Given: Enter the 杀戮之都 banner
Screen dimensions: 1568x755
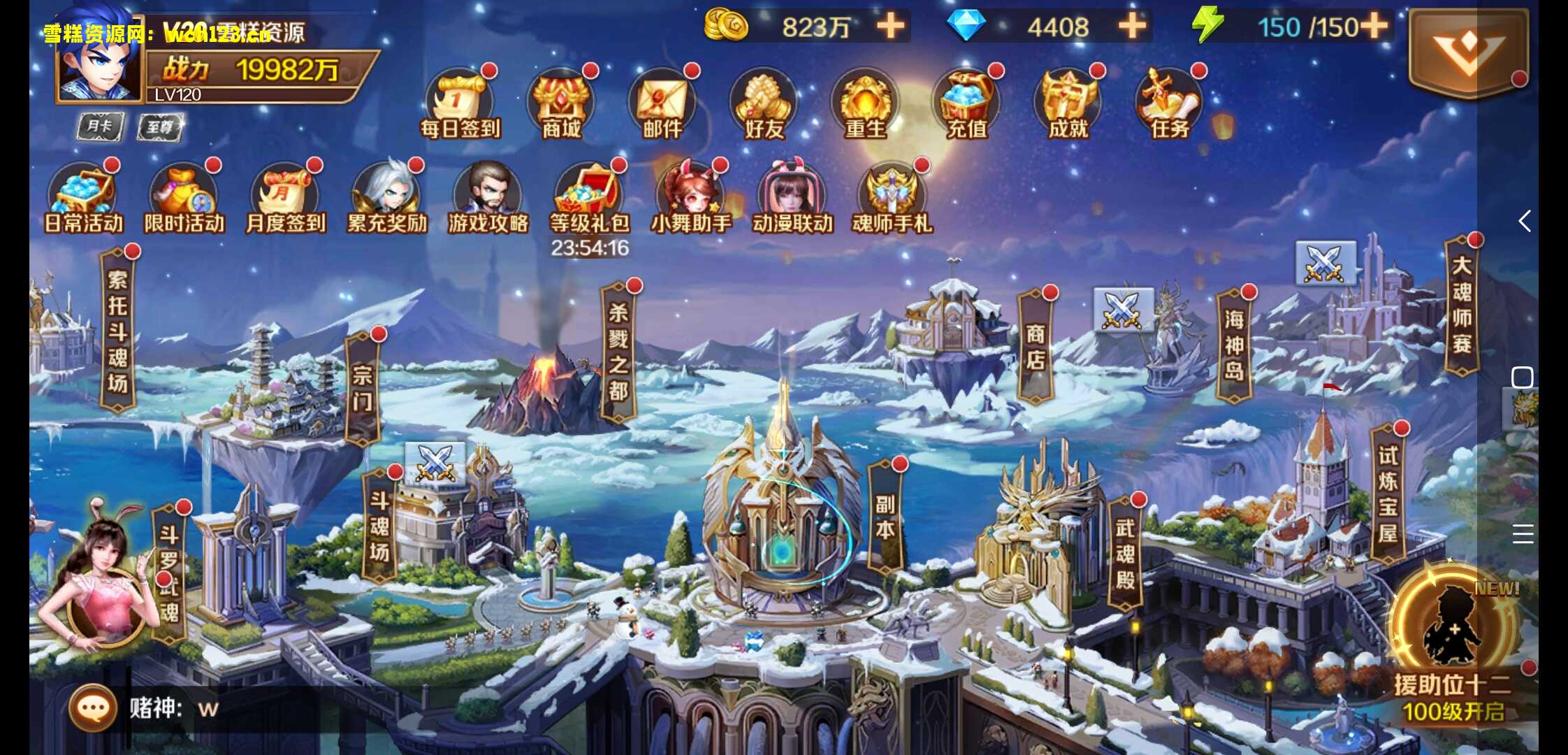Looking at the screenshot, I should 618,352.
